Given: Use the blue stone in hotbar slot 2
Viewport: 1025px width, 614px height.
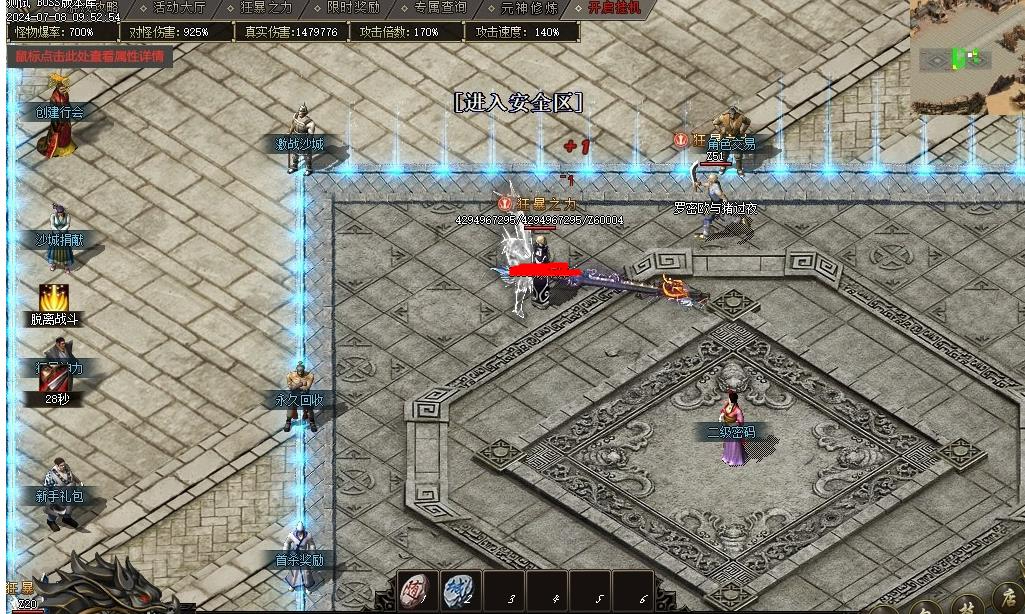Looking at the screenshot, I should (x=459, y=590).
